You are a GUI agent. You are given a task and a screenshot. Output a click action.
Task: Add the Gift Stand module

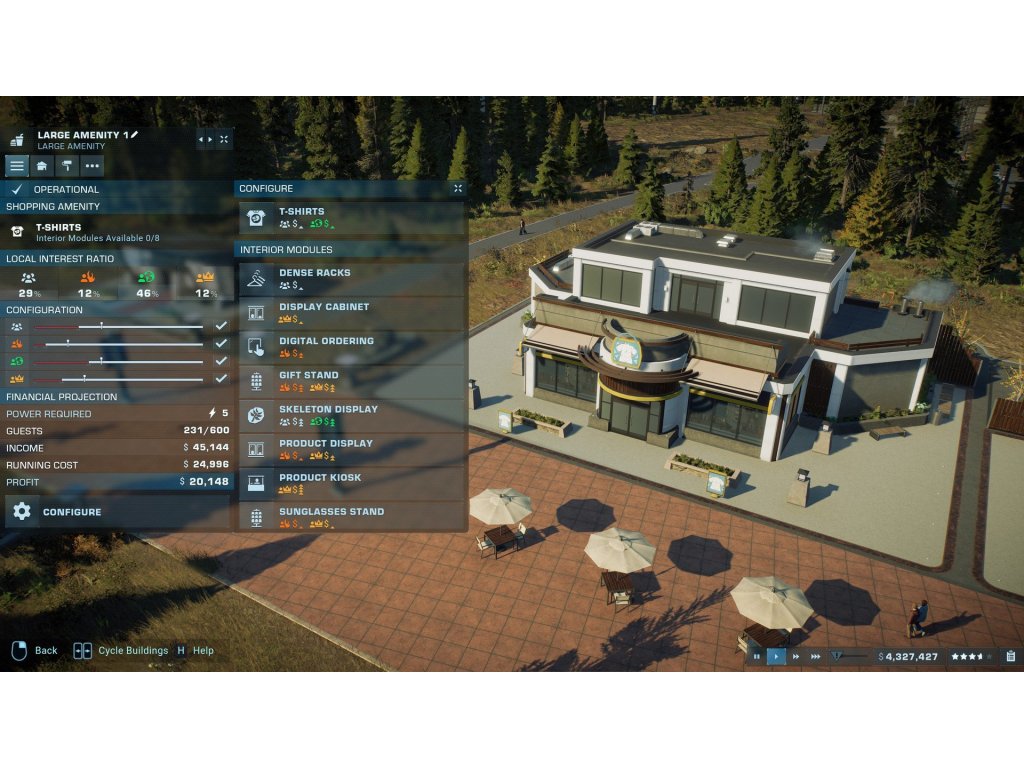pyautogui.click(x=352, y=380)
